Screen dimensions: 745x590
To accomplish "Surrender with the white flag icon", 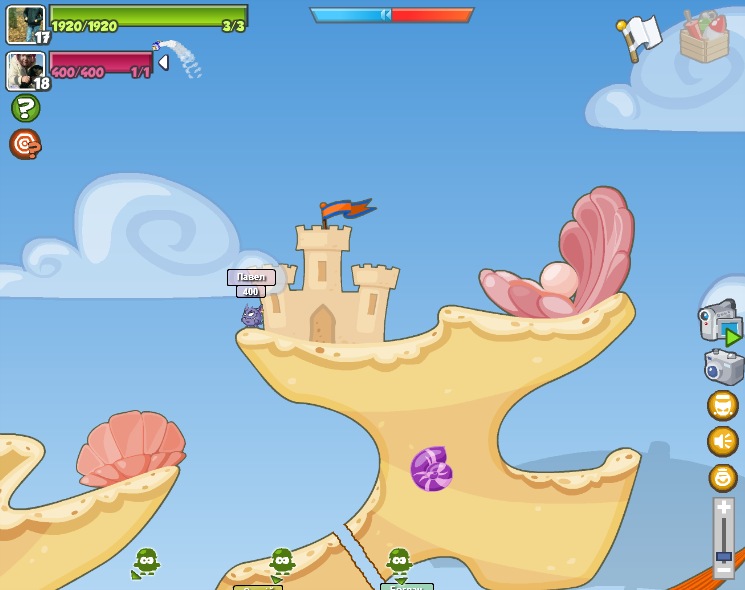I will click(x=640, y=38).
